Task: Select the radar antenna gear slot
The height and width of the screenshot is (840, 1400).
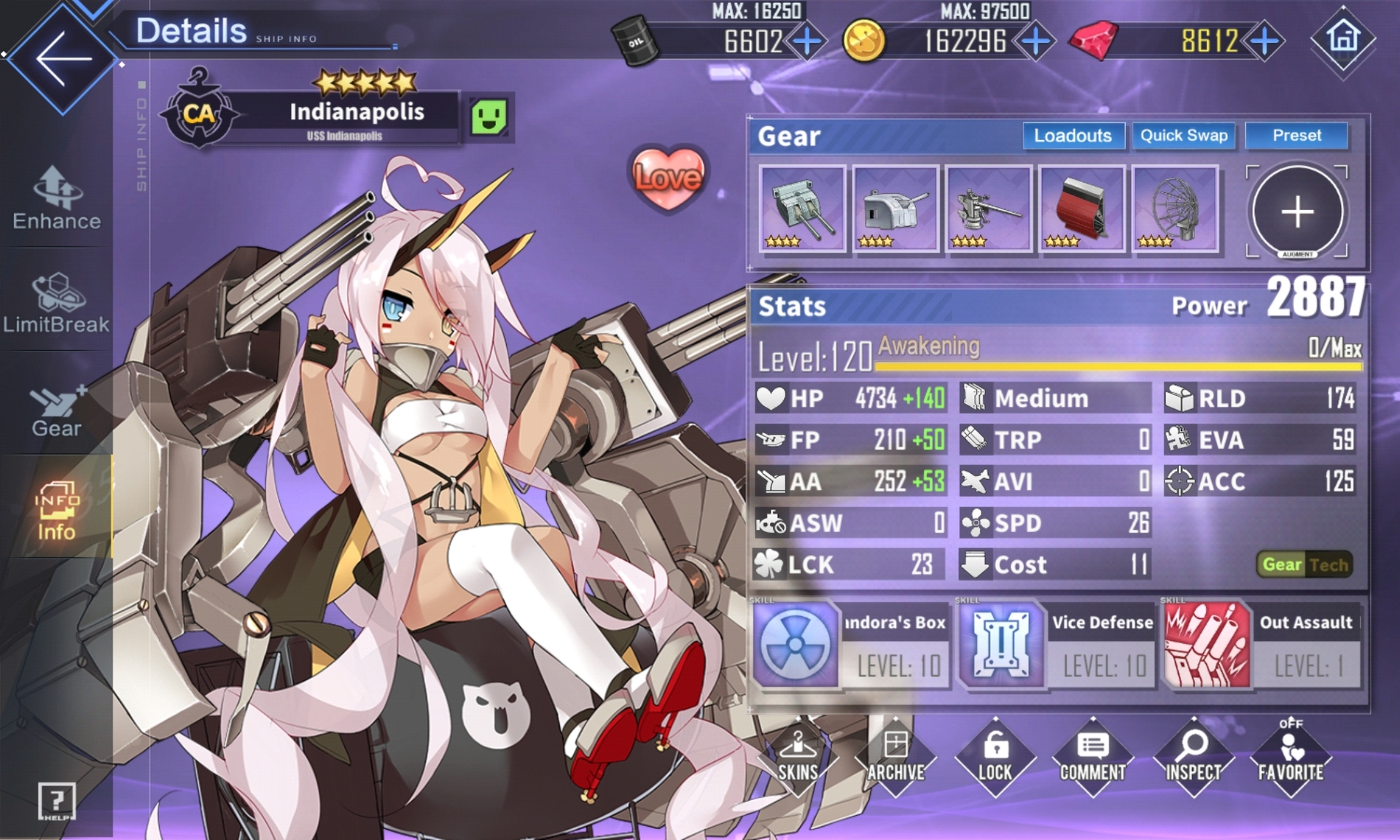Action: (x=1175, y=209)
